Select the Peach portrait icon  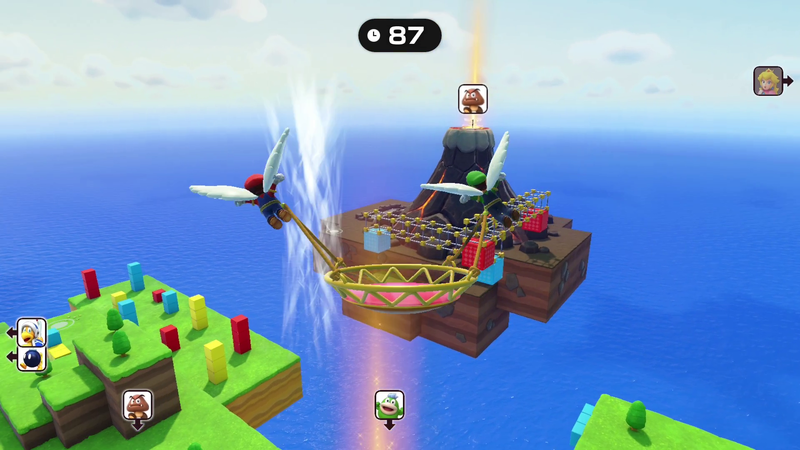768,81
